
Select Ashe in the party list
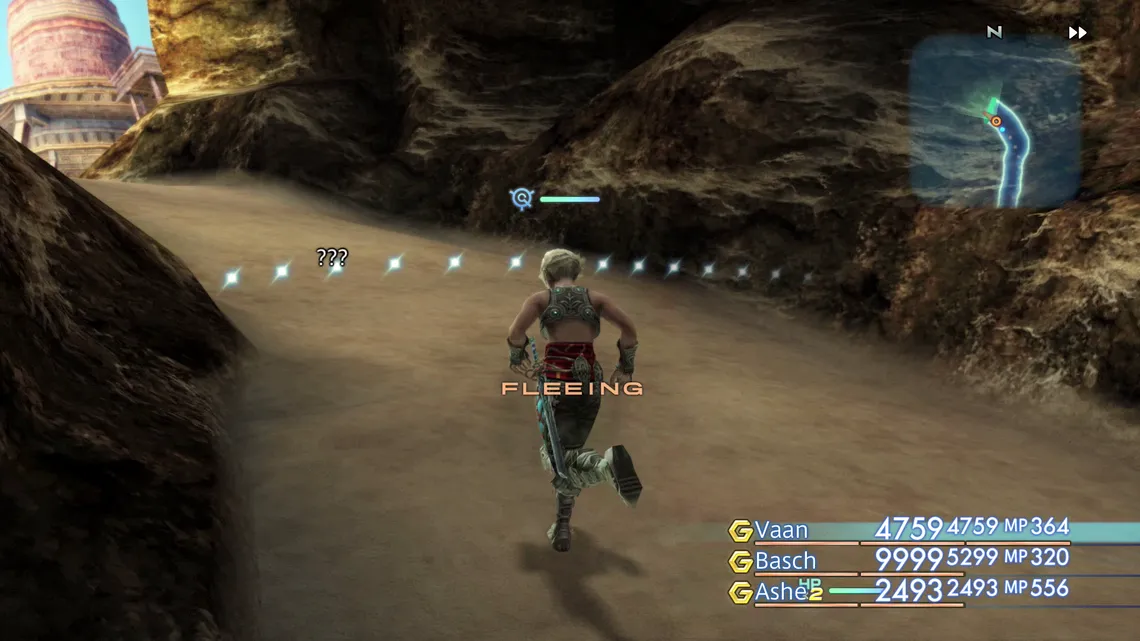(x=780, y=592)
